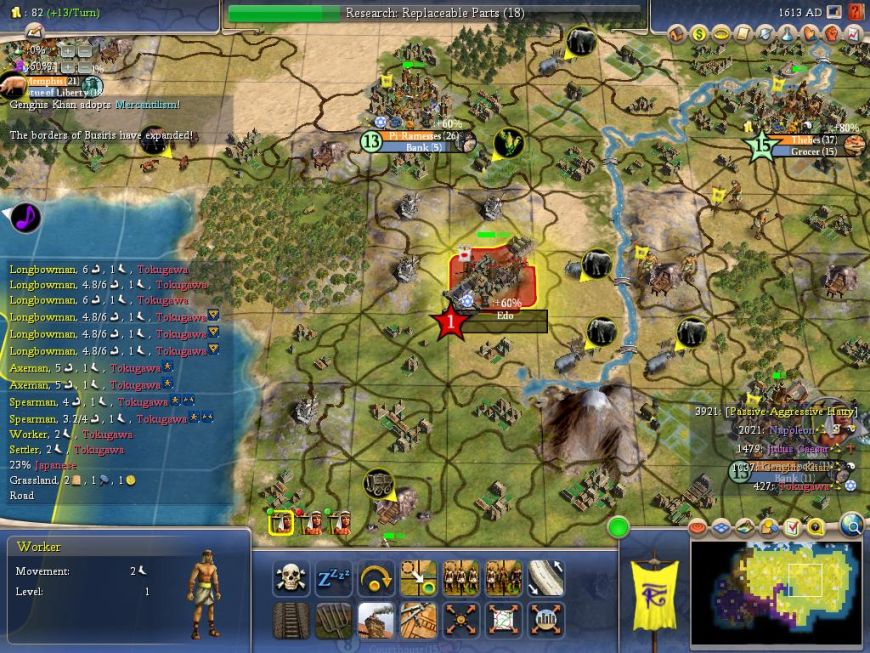
Task: Click the research bar Replaceable Parts
Action: pyautogui.click(x=435, y=13)
